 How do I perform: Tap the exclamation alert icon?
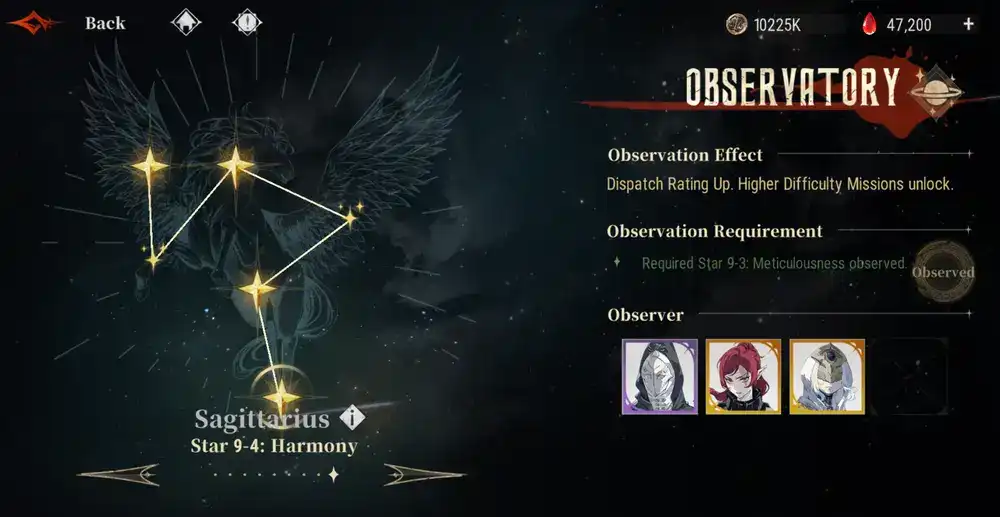pos(246,22)
